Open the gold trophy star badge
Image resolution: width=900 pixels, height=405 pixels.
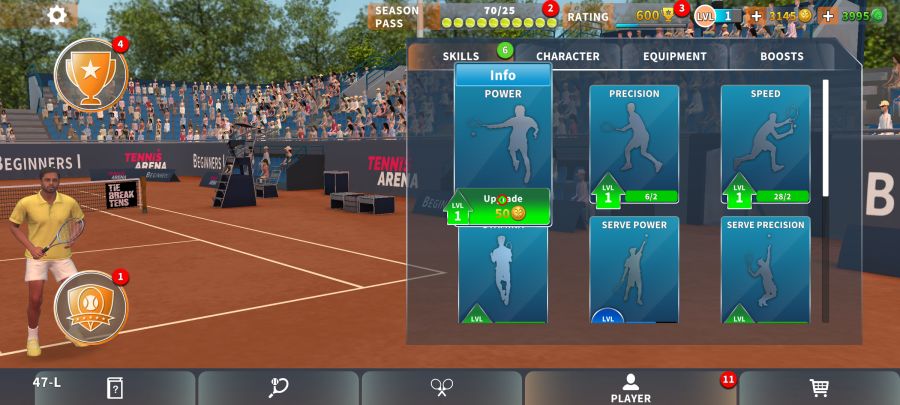click(90, 75)
